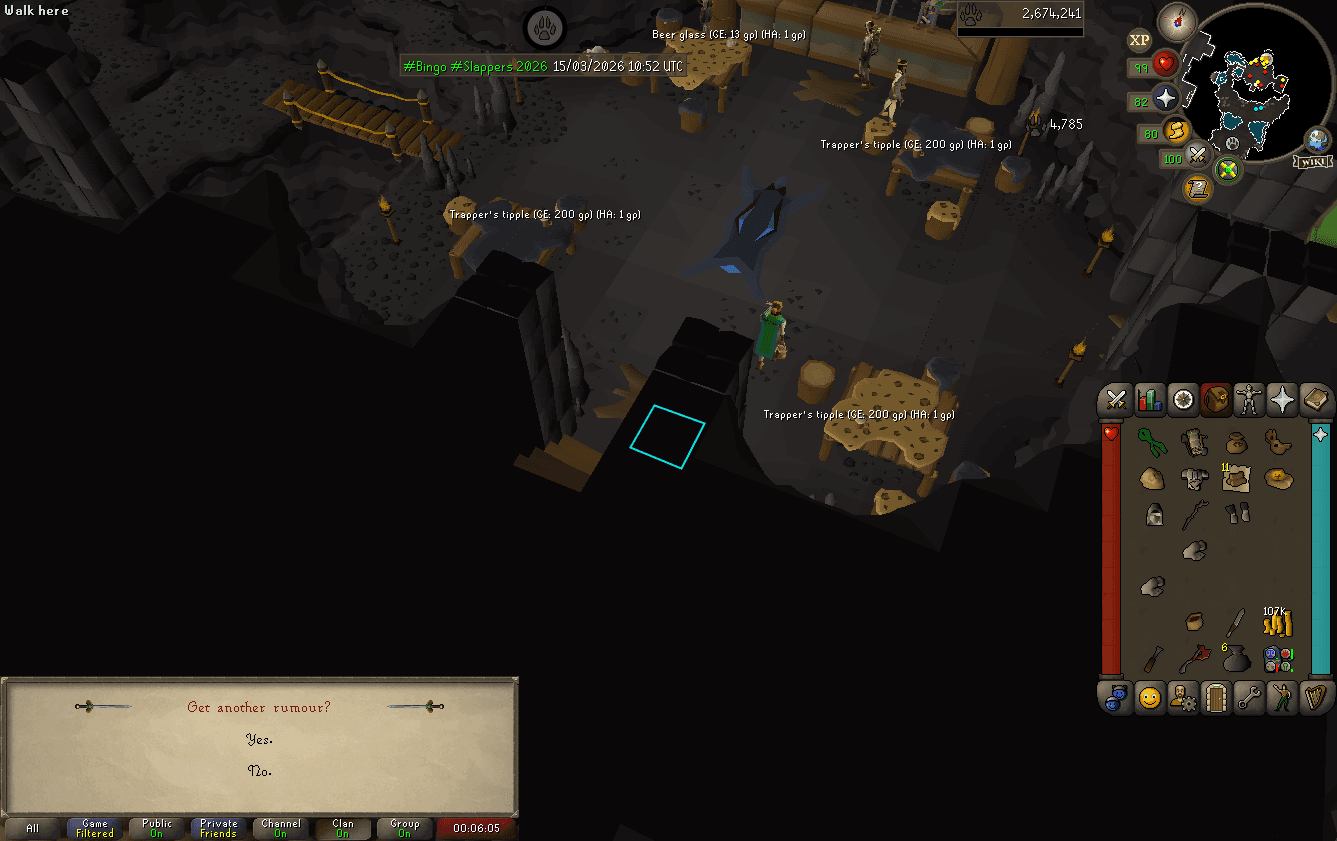Open the Emotes tab with the smiley face

point(1149,698)
